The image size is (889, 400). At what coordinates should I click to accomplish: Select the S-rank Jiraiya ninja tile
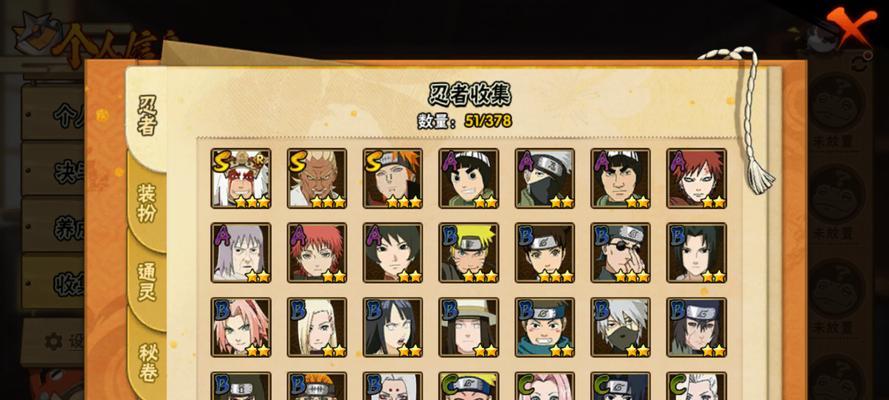pyautogui.click(x=241, y=178)
